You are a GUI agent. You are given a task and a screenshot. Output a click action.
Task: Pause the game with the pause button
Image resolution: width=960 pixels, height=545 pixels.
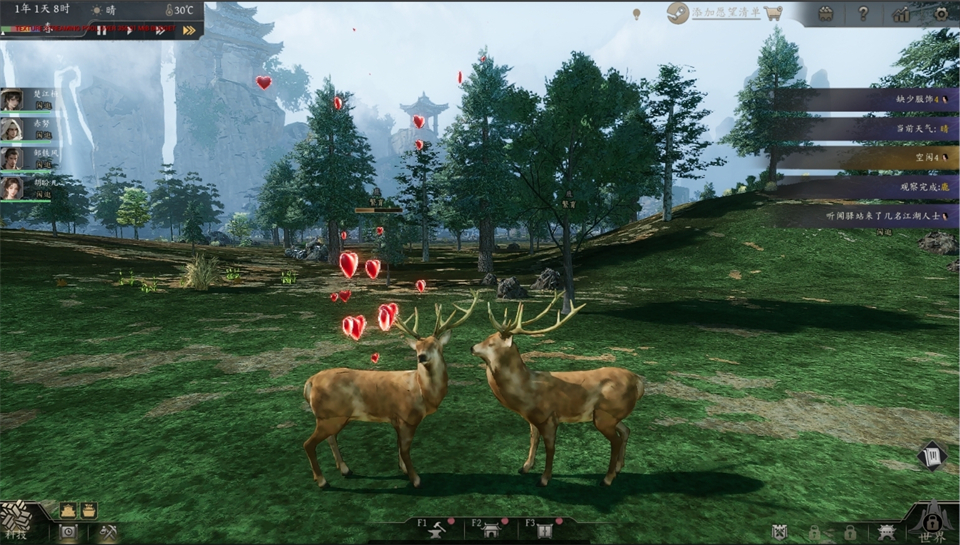click(102, 30)
